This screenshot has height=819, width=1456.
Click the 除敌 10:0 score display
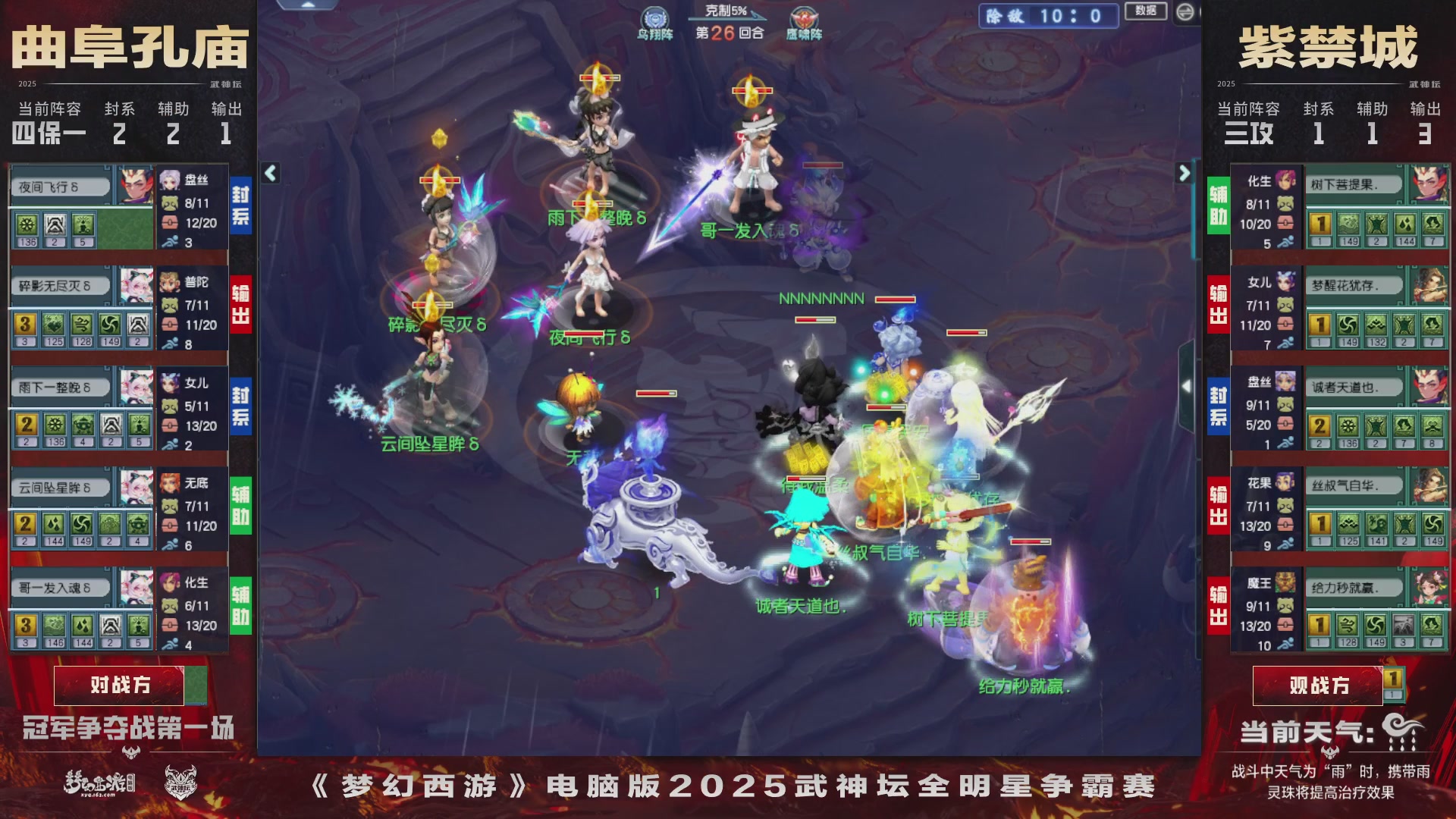tap(1050, 17)
